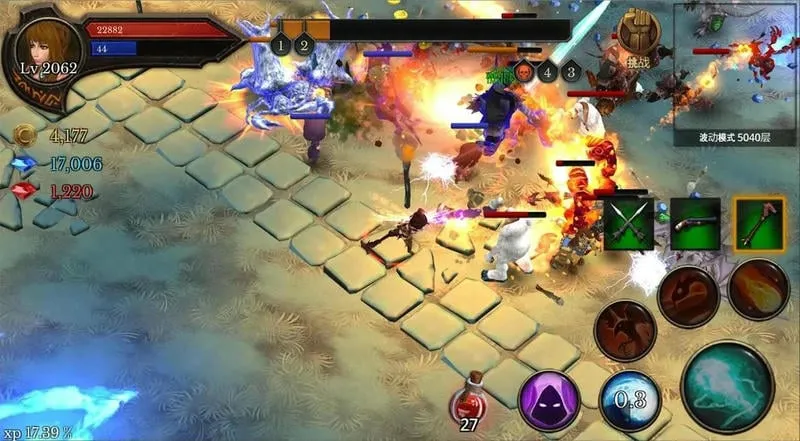Switch to the pistol weapon slot
The height and width of the screenshot is (441, 800).
pyautogui.click(x=695, y=223)
